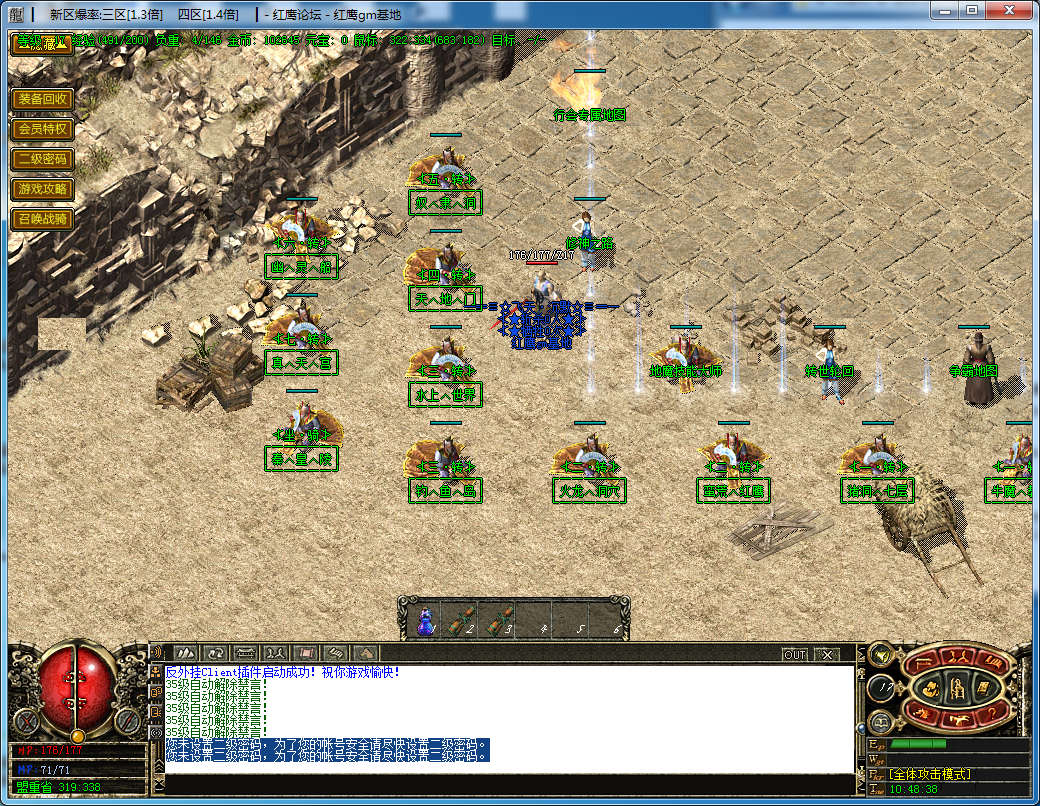1040x806 pixels.
Task: Activate the 召唤战骑 summon mount button
Action: [43, 218]
